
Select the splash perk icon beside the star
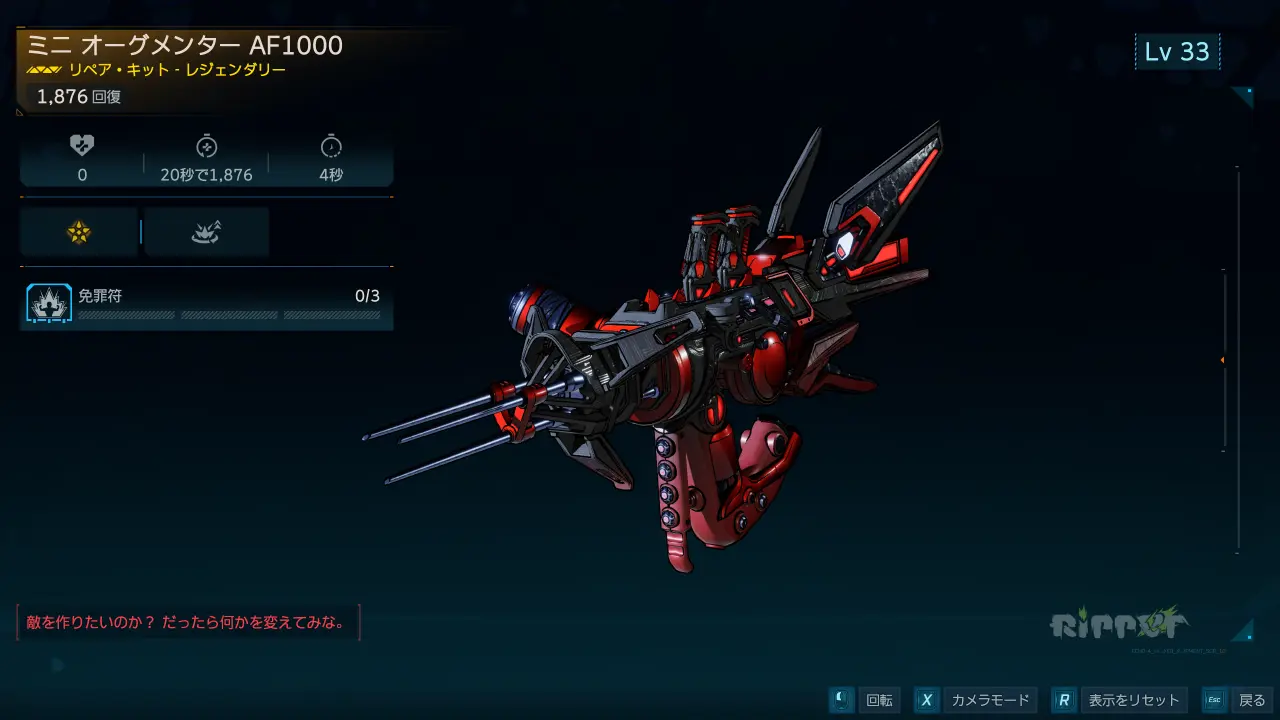[x=206, y=232]
